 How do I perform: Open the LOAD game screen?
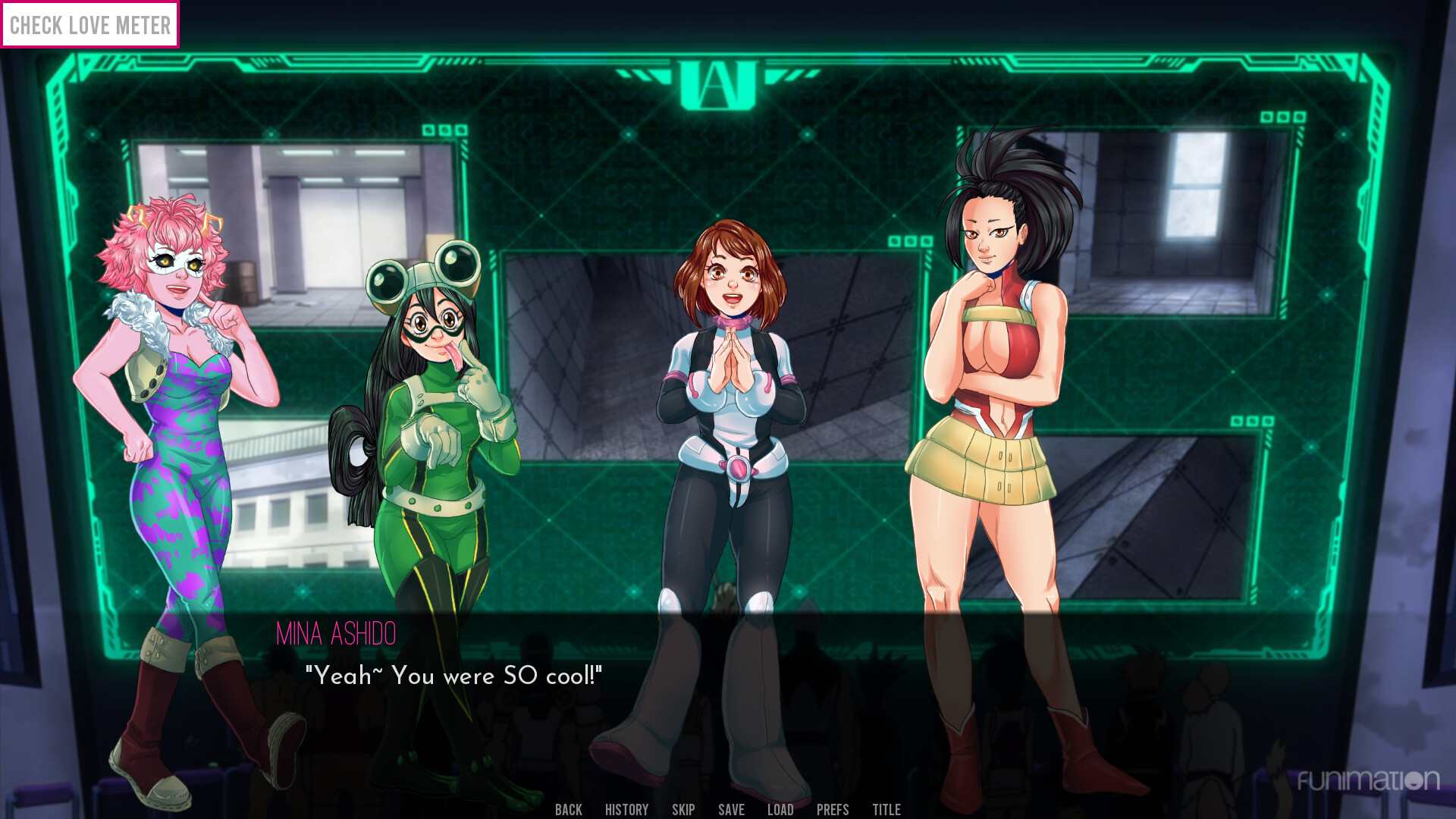pyautogui.click(x=780, y=809)
